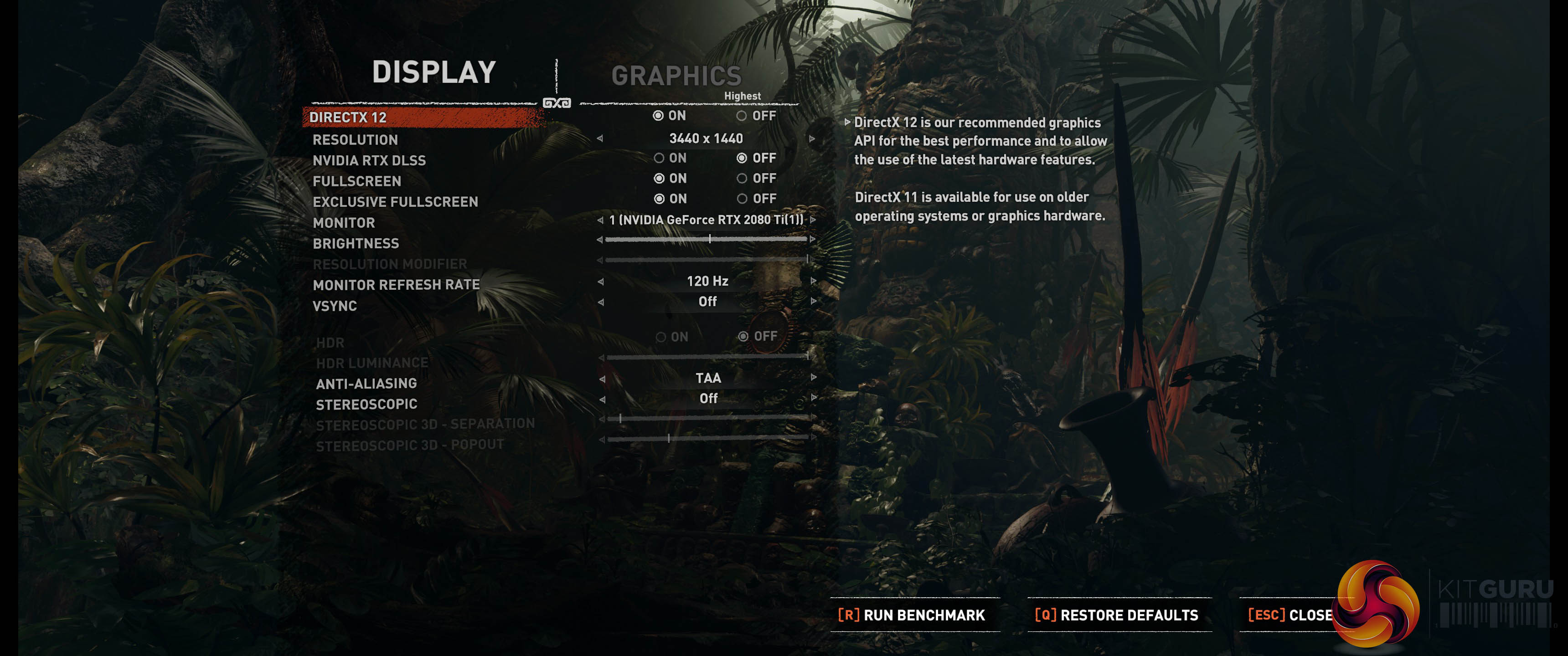Select the Anti-Aliasing setting label
Viewport: 1568px width, 656px height.
point(366,384)
